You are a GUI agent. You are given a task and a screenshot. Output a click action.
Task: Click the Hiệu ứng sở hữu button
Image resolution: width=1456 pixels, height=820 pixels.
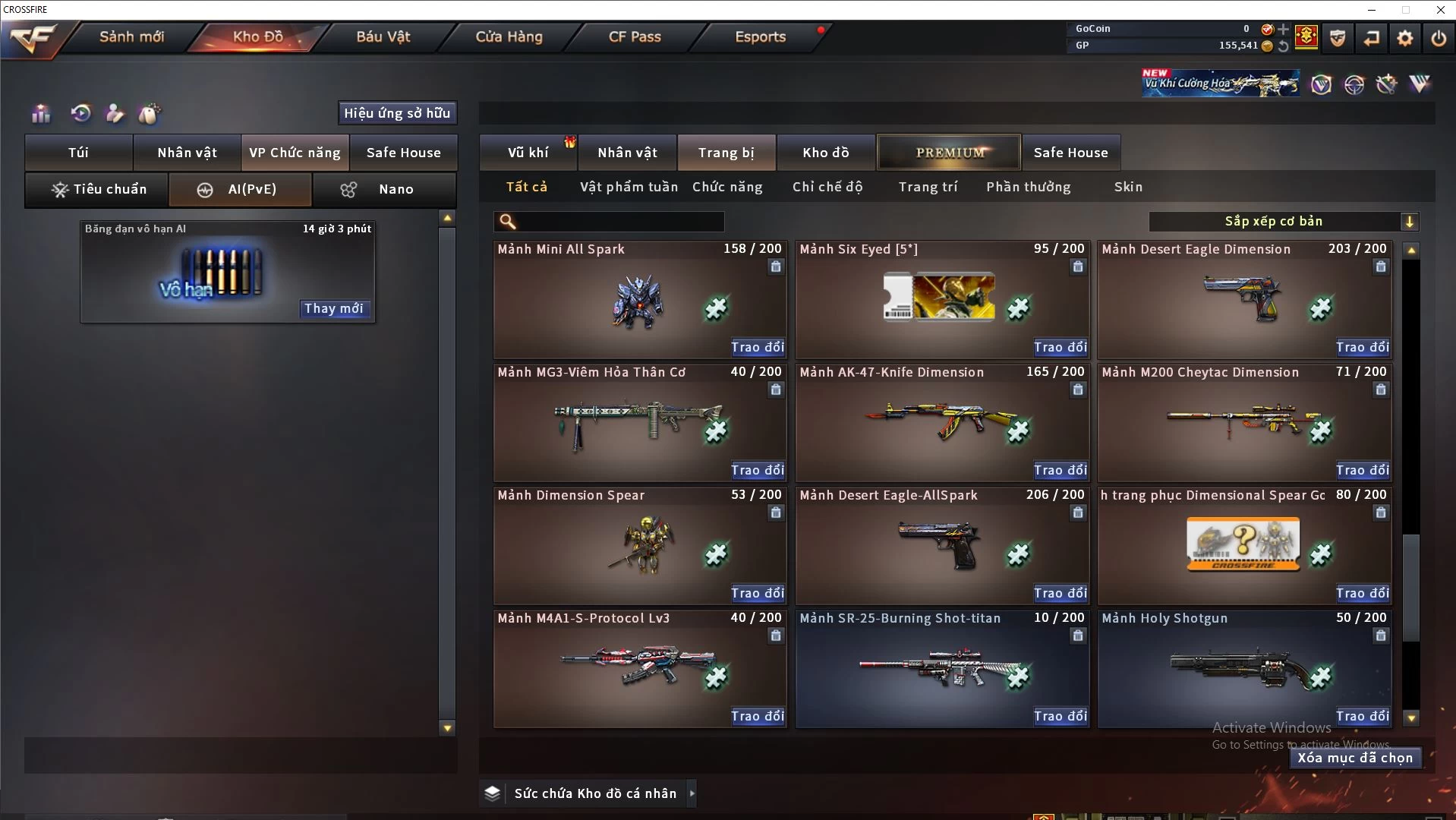click(x=397, y=113)
